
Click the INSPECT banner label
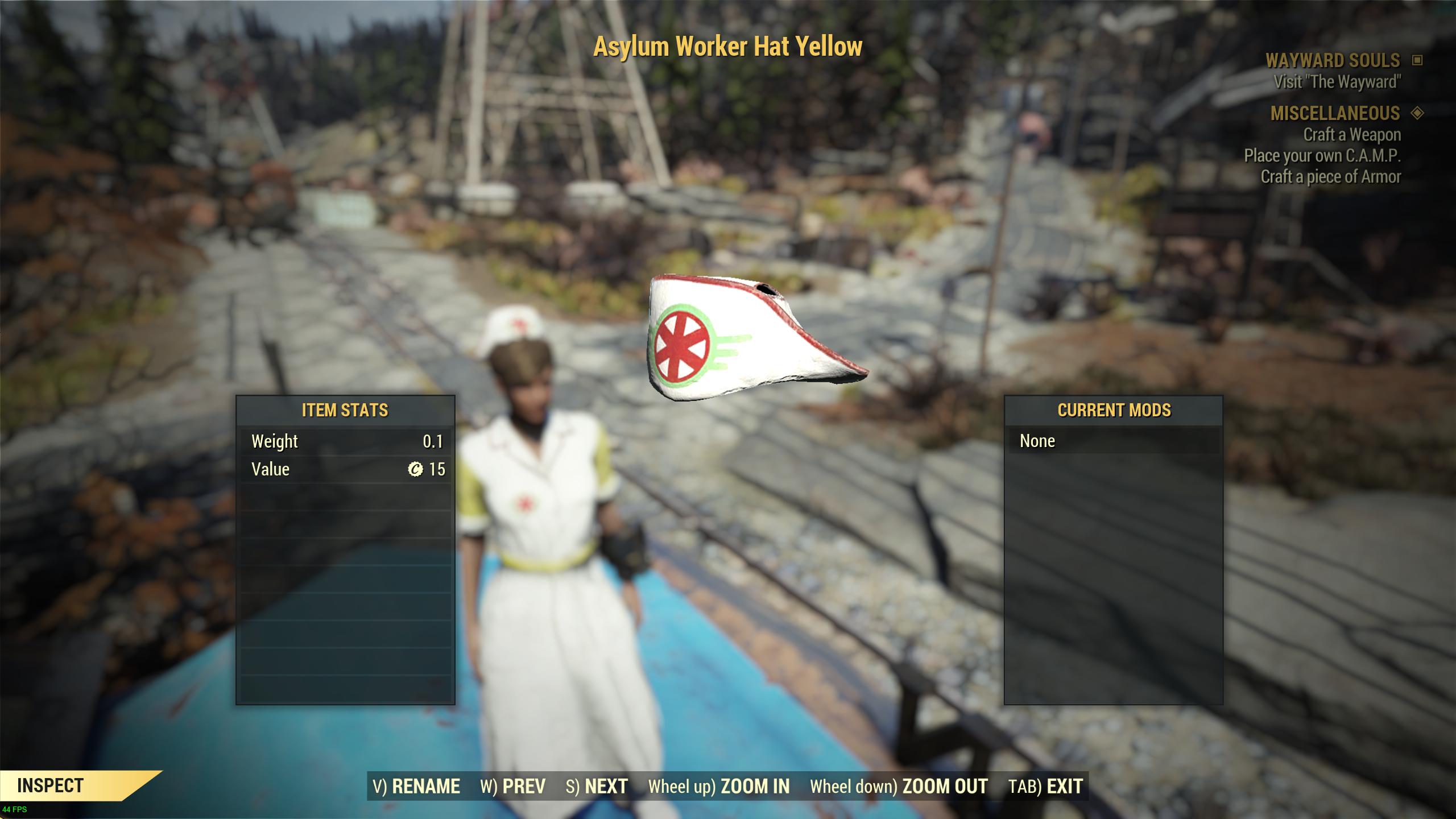(51, 787)
